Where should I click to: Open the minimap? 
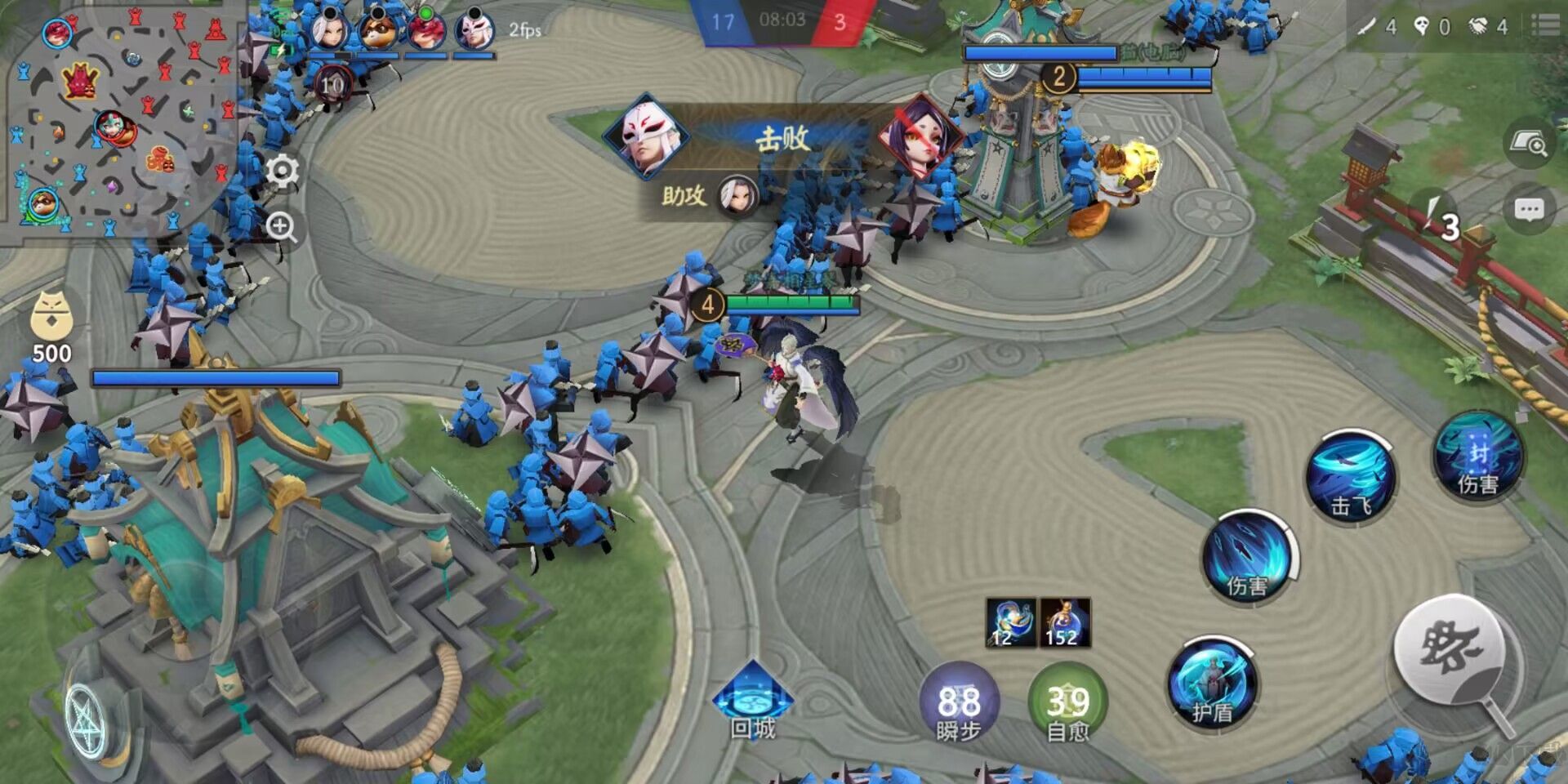(x=122, y=122)
